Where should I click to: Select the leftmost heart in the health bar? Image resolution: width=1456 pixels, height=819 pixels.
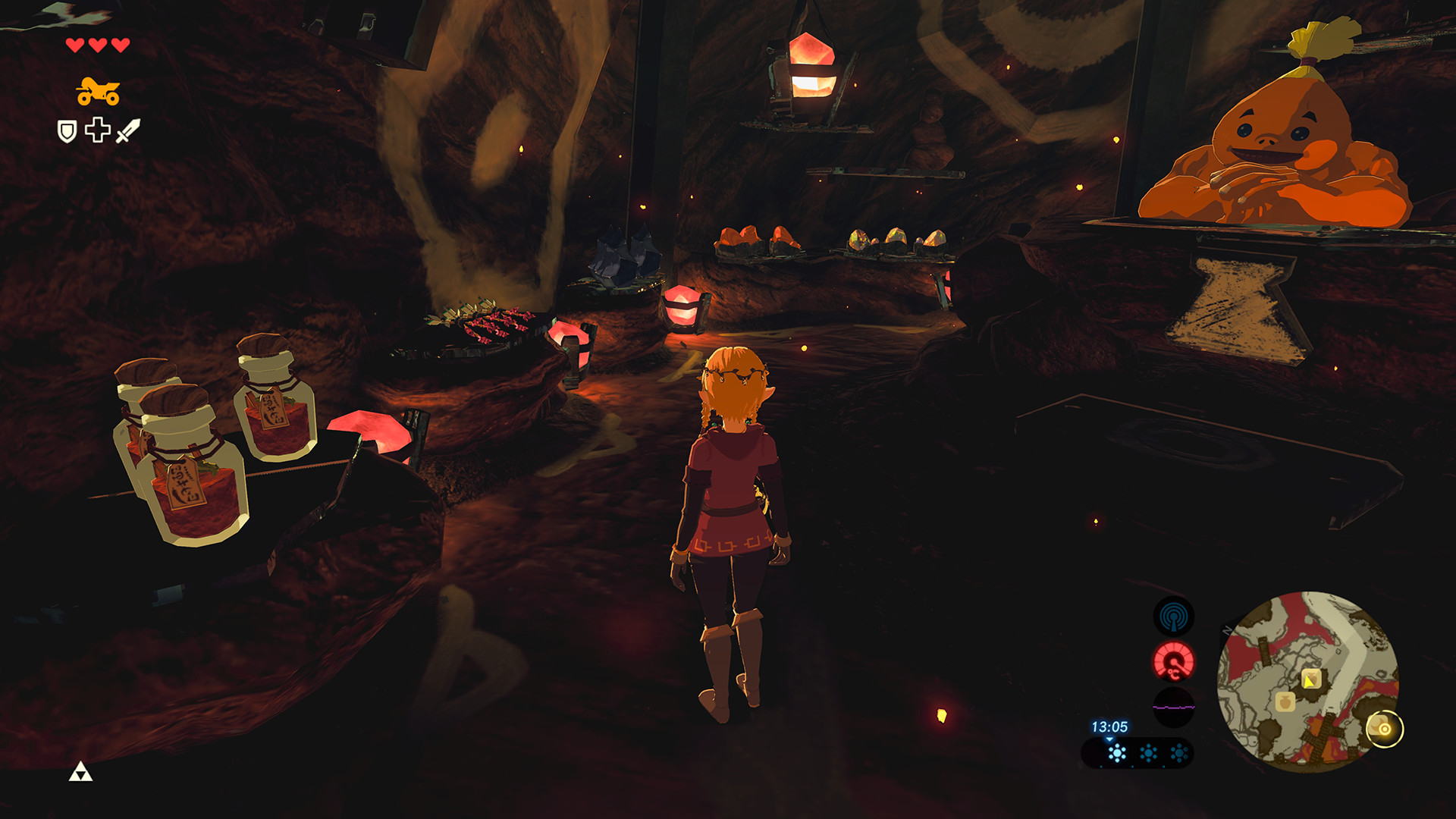click(x=74, y=45)
